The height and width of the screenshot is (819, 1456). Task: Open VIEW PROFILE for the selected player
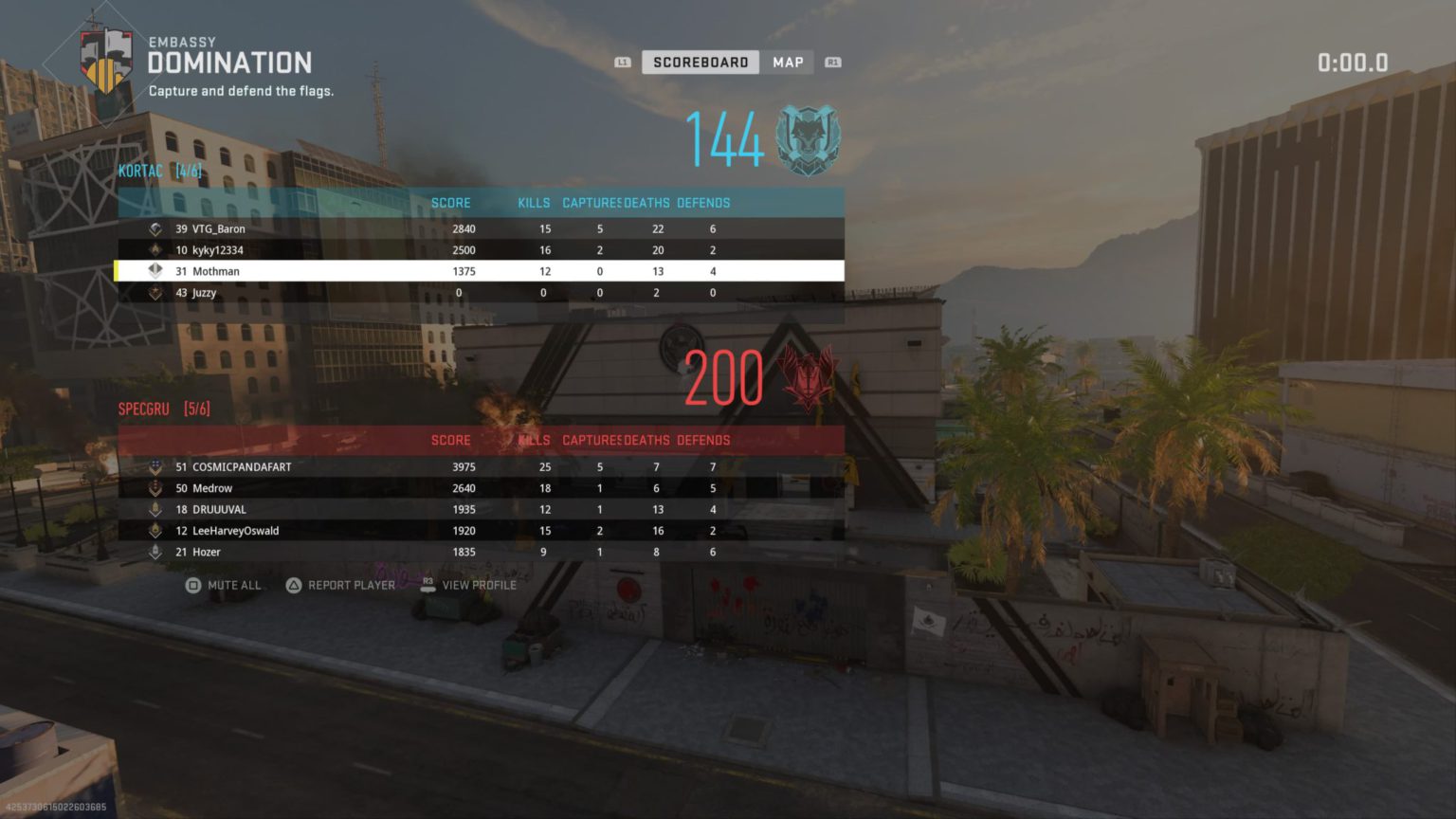(479, 585)
